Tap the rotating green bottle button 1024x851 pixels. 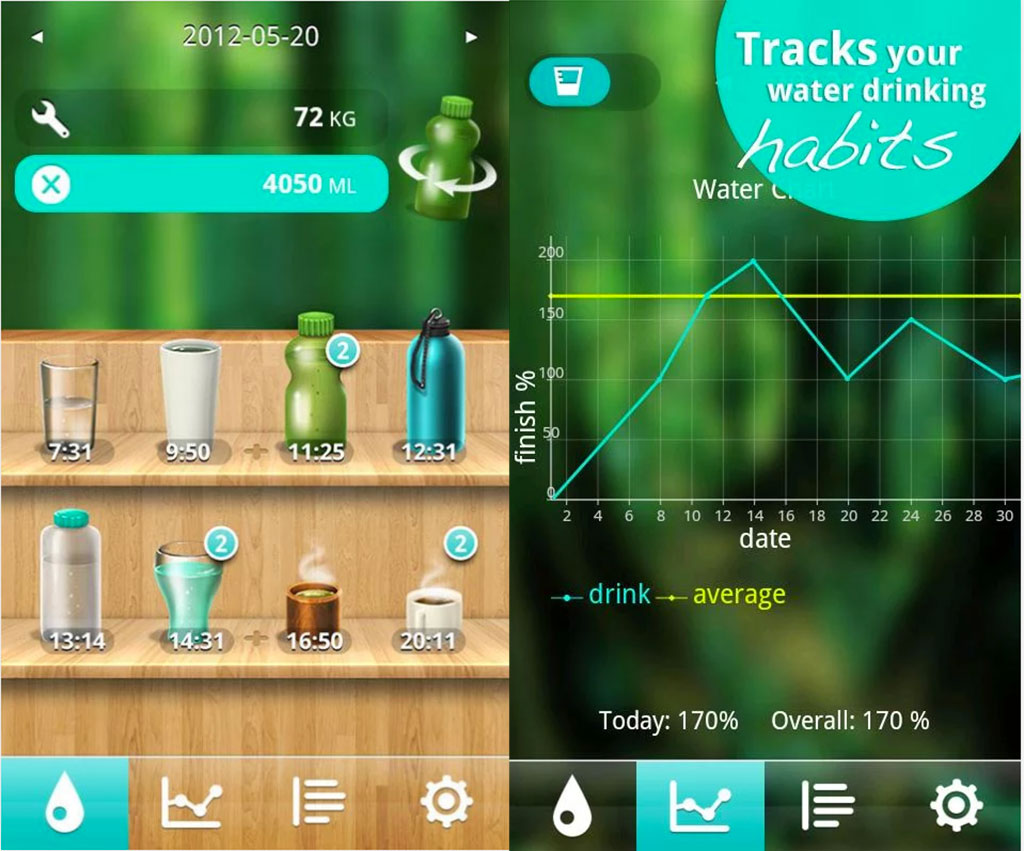point(443,160)
